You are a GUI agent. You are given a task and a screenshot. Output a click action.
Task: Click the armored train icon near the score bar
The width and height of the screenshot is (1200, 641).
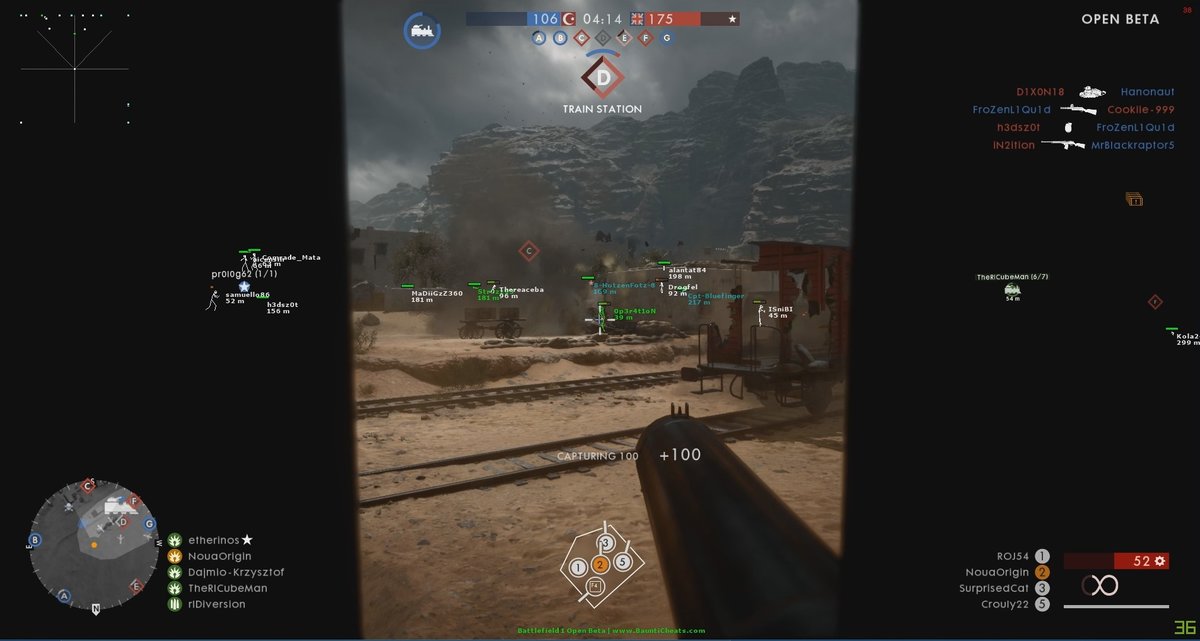pos(422,30)
